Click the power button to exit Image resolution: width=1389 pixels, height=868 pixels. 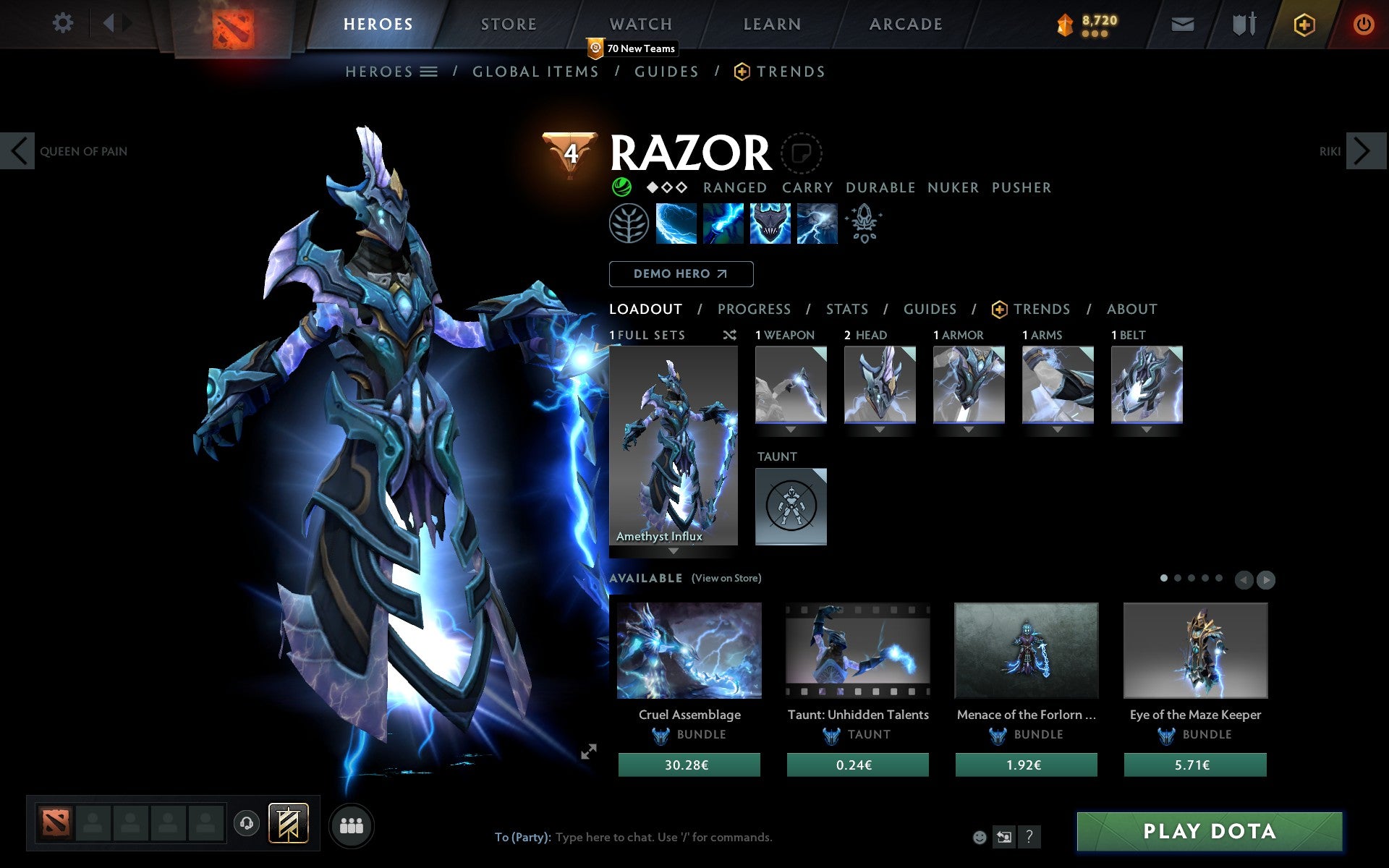point(1363,23)
